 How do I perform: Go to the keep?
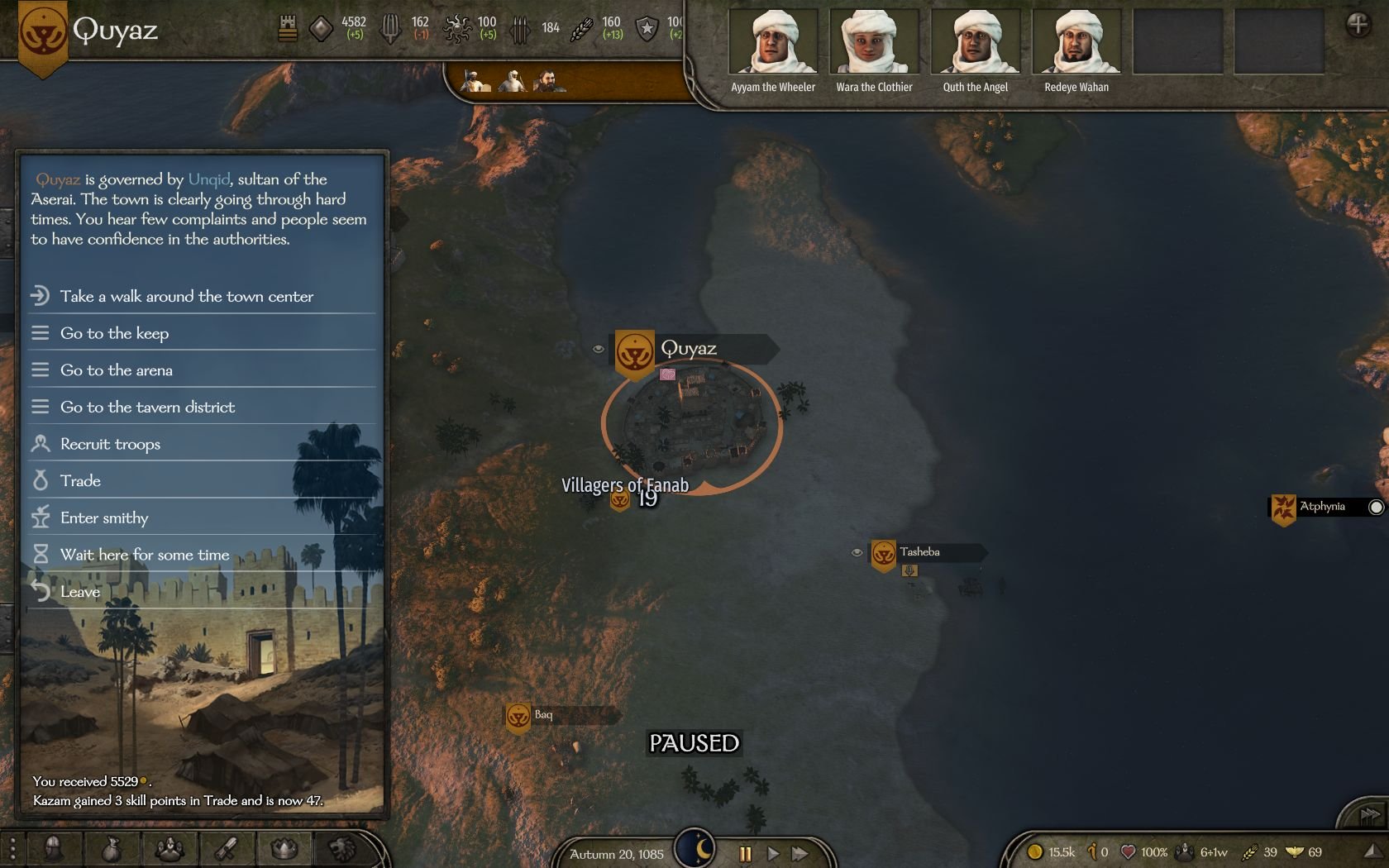(114, 333)
